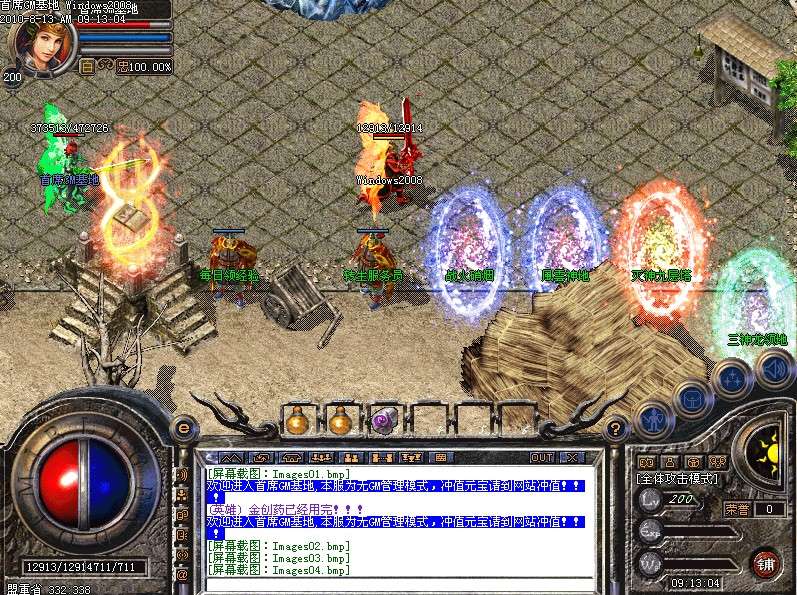Click the OUT button above the chat
Screen dimensions: 797x595
(542, 457)
